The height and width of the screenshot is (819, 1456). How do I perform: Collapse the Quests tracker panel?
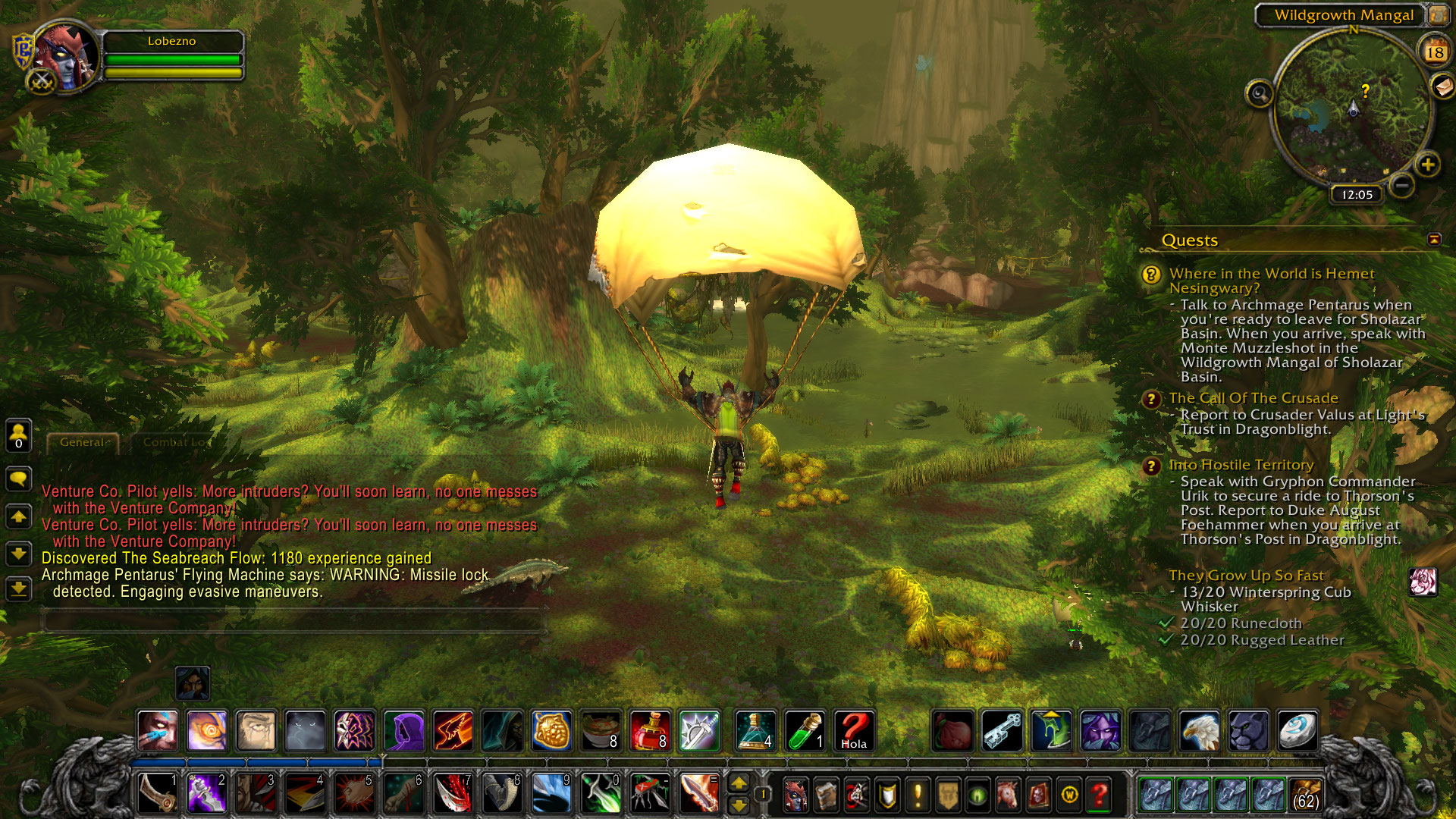(x=1433, y=240)
